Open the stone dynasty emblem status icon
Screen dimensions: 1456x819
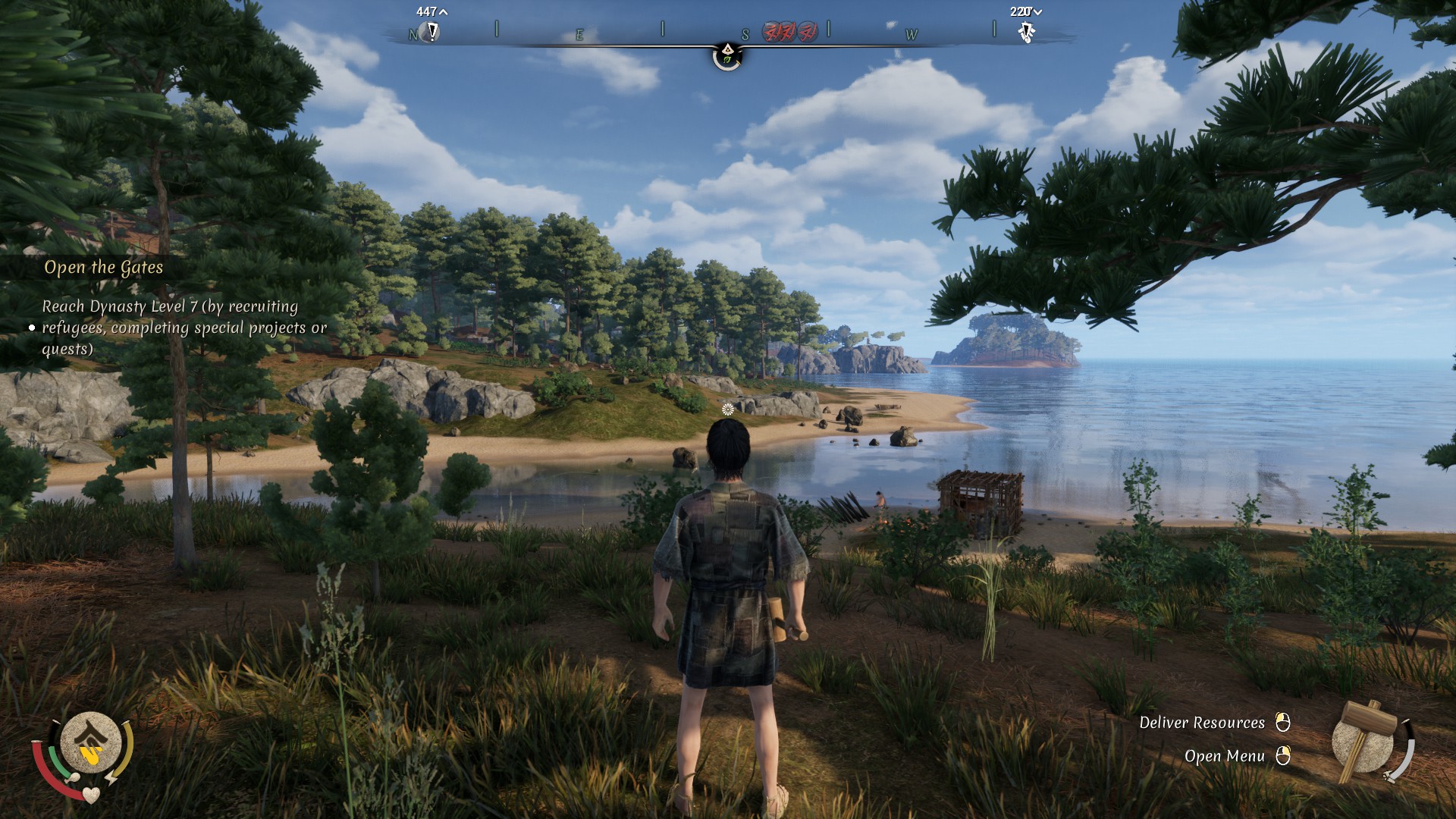pos(90,744)
